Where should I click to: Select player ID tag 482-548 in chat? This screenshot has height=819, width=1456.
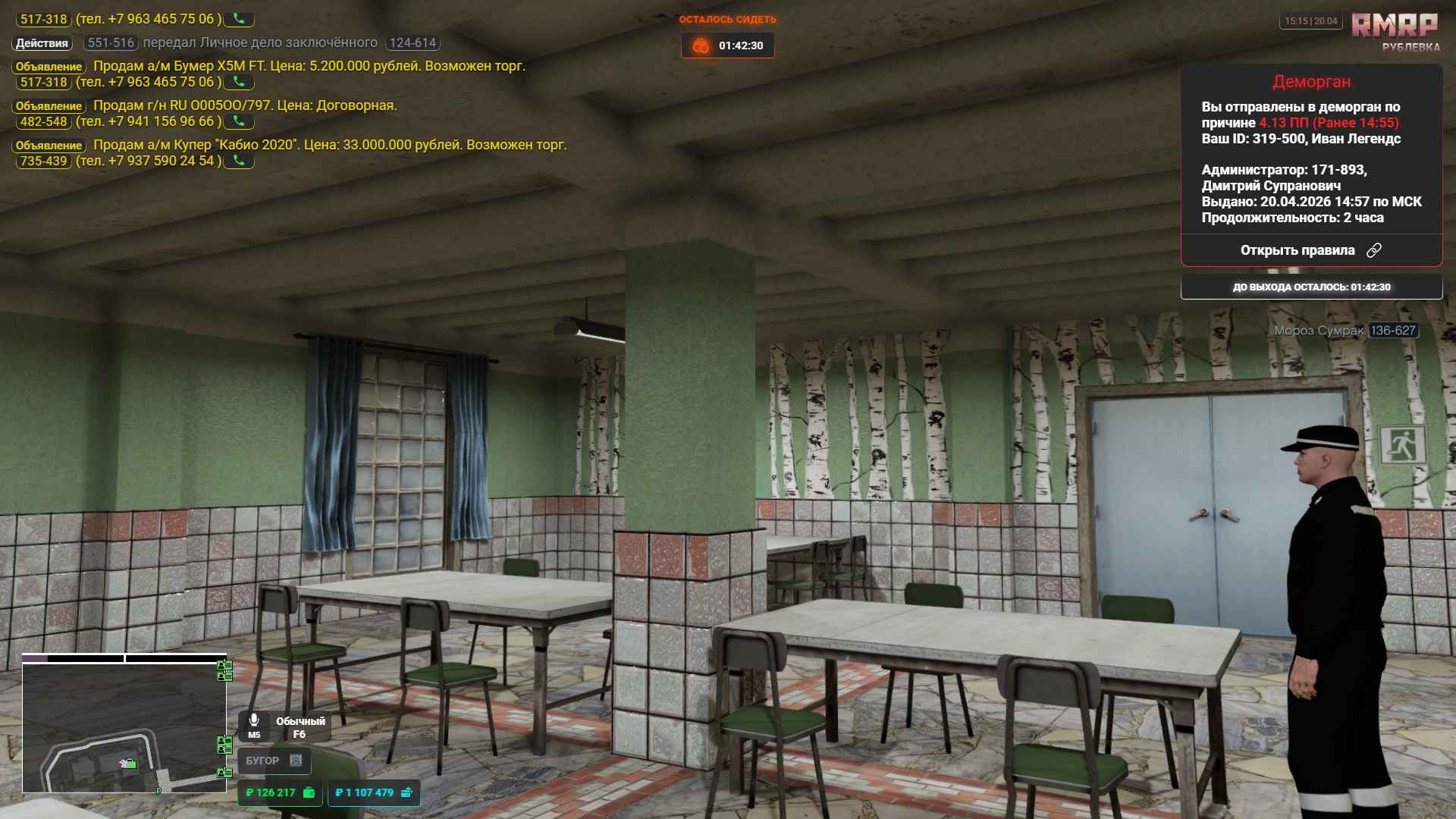pos(43,121)
